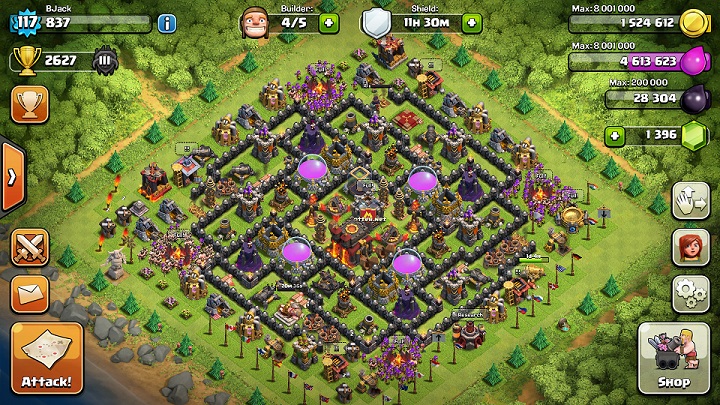Extend the shield with its plus button
Image resolution: width=720 pixels, height=405 pixels.
469,22
